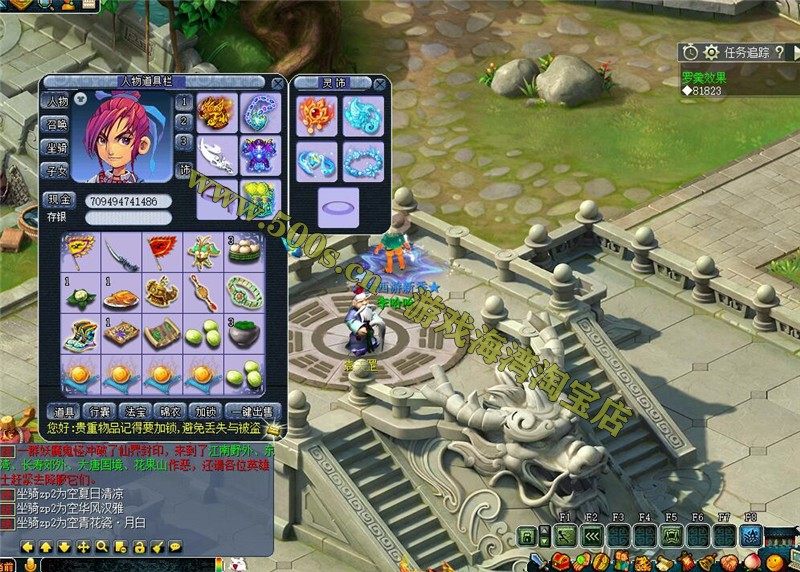Image resolution: width=800 pixels, height=572 pixels.
Task: Open the 召唤 summon tab
Action: (x=55, y=125)
